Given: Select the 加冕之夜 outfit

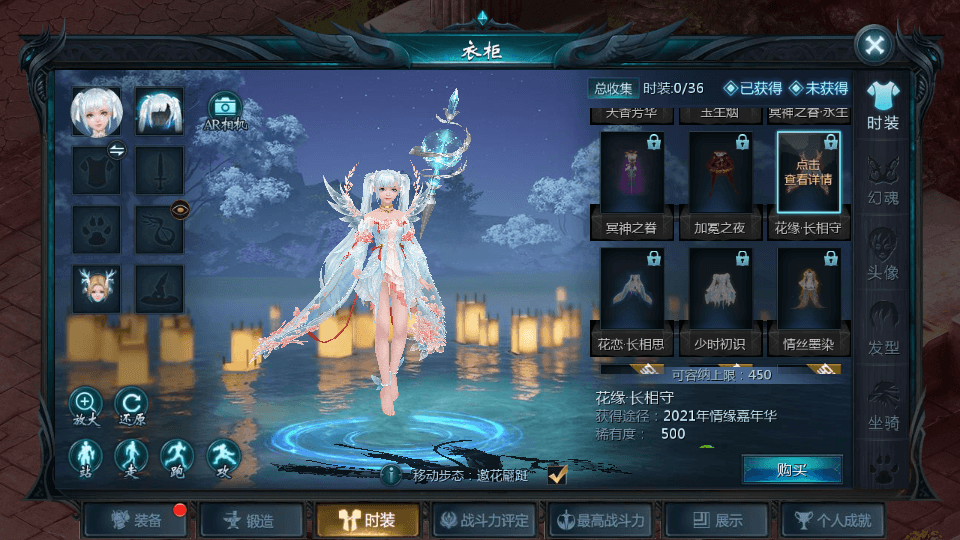Looking at the screenshot, I should [x=720, y=178].
